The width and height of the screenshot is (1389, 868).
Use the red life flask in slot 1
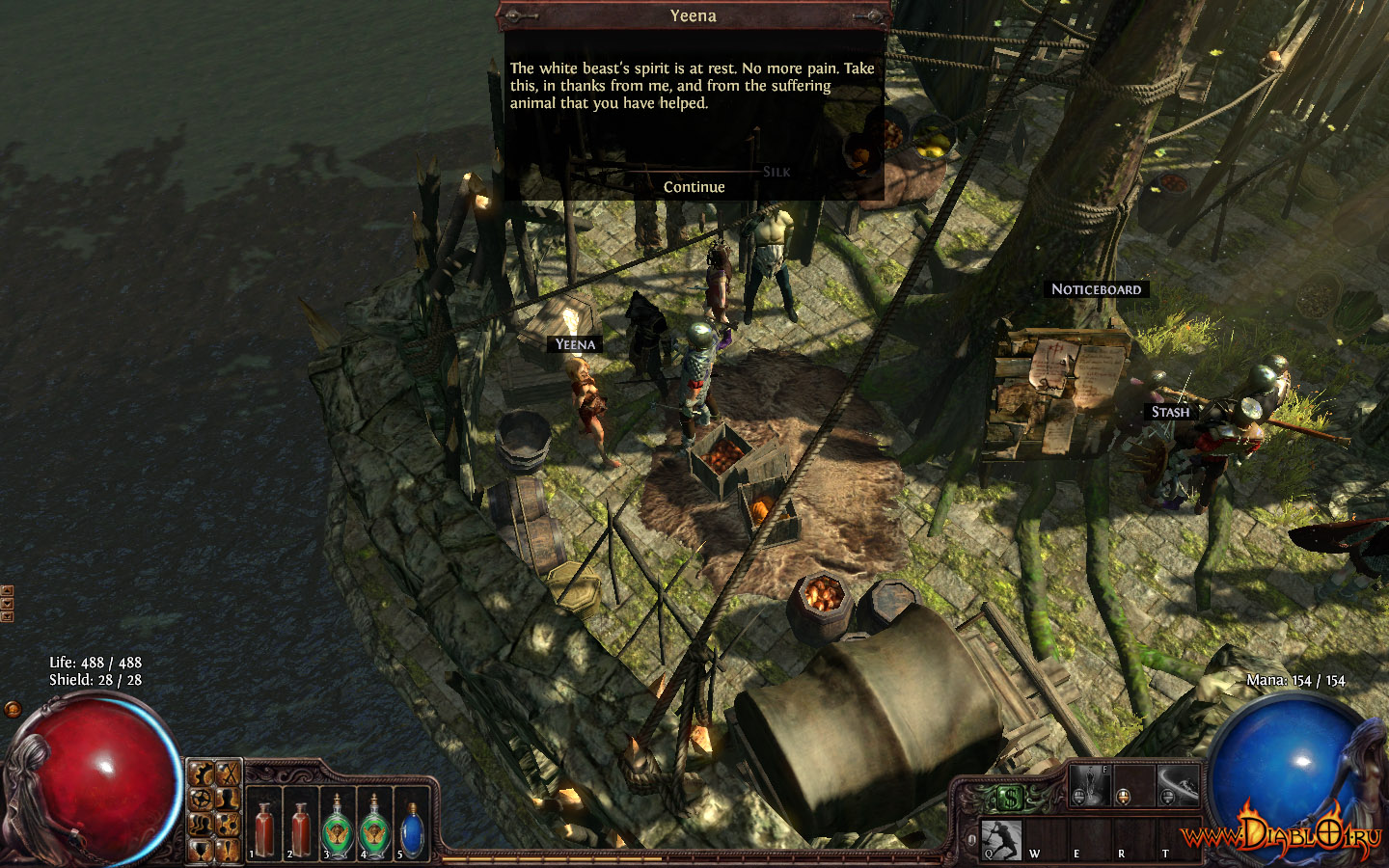tap(263, 827)
